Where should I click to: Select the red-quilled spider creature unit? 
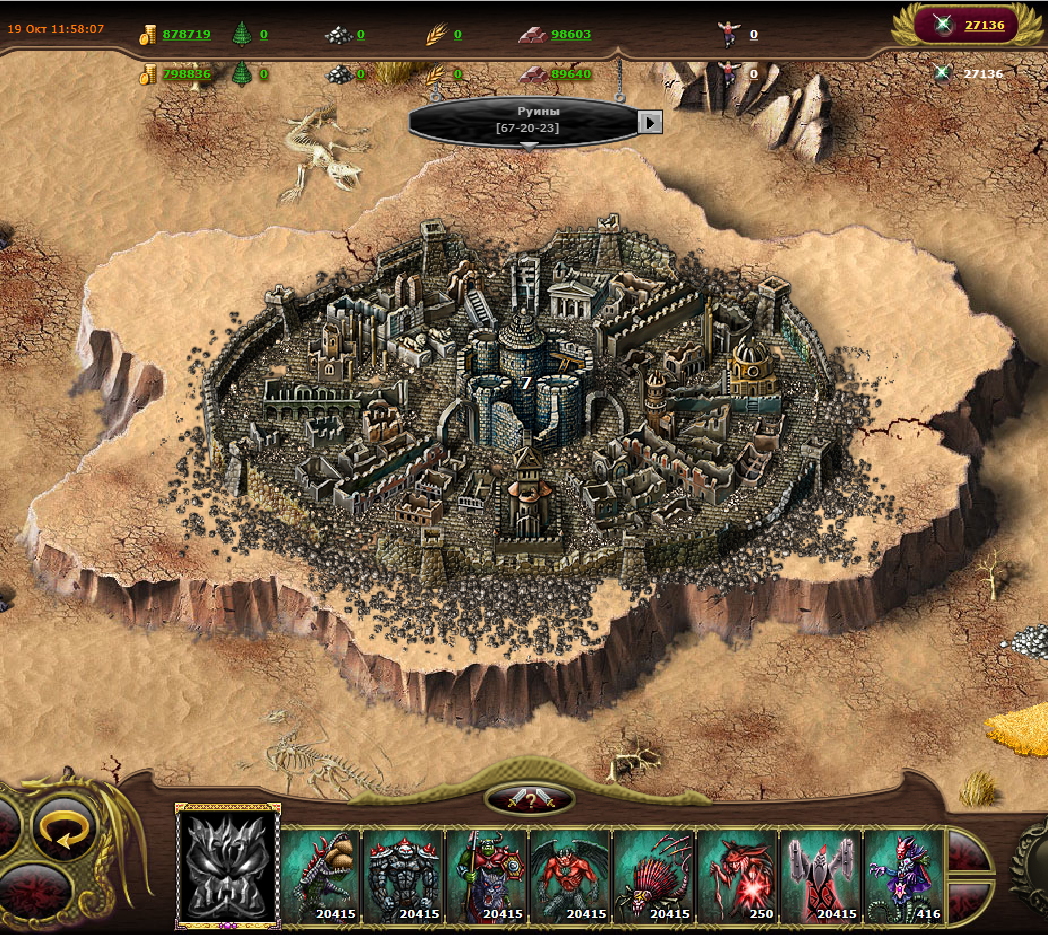pos(654,874)
